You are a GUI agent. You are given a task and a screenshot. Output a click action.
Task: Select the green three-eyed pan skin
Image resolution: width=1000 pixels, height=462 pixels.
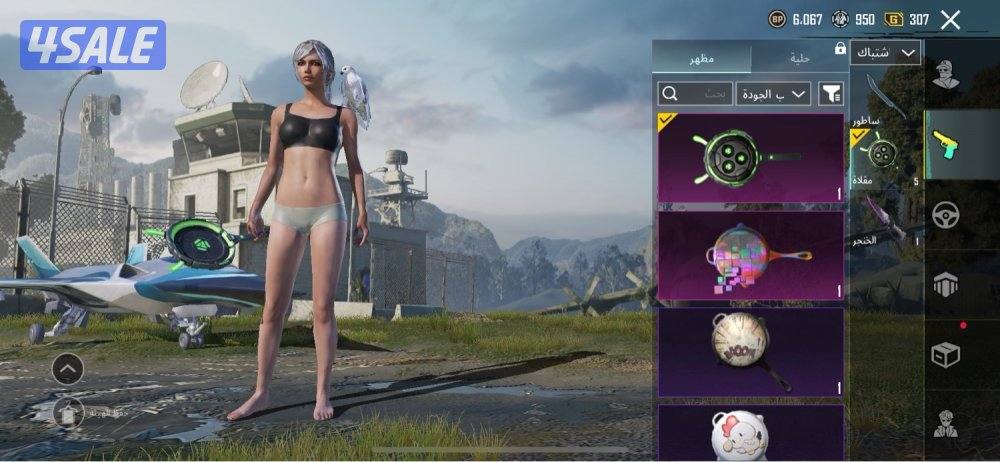pos(750,157)
